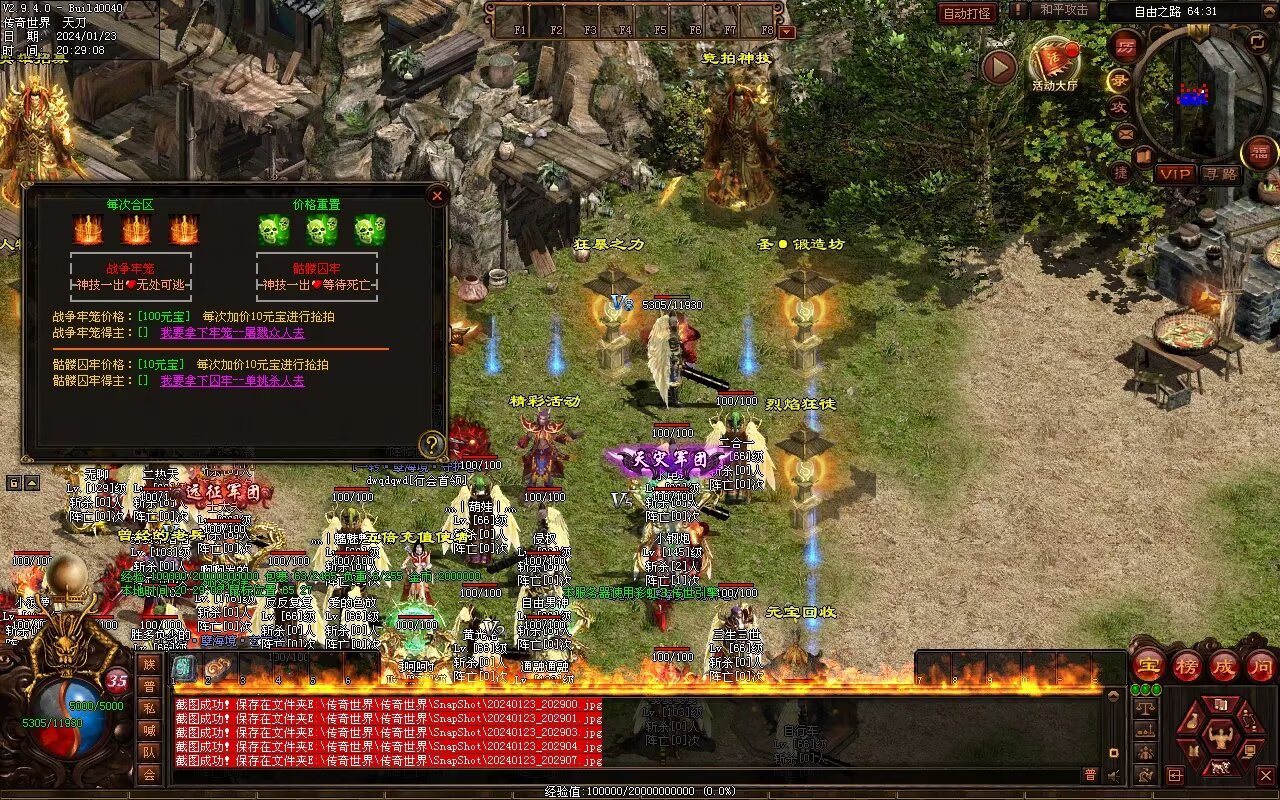Close the 战争牢笼 auction panel

[x=437, y=196]
